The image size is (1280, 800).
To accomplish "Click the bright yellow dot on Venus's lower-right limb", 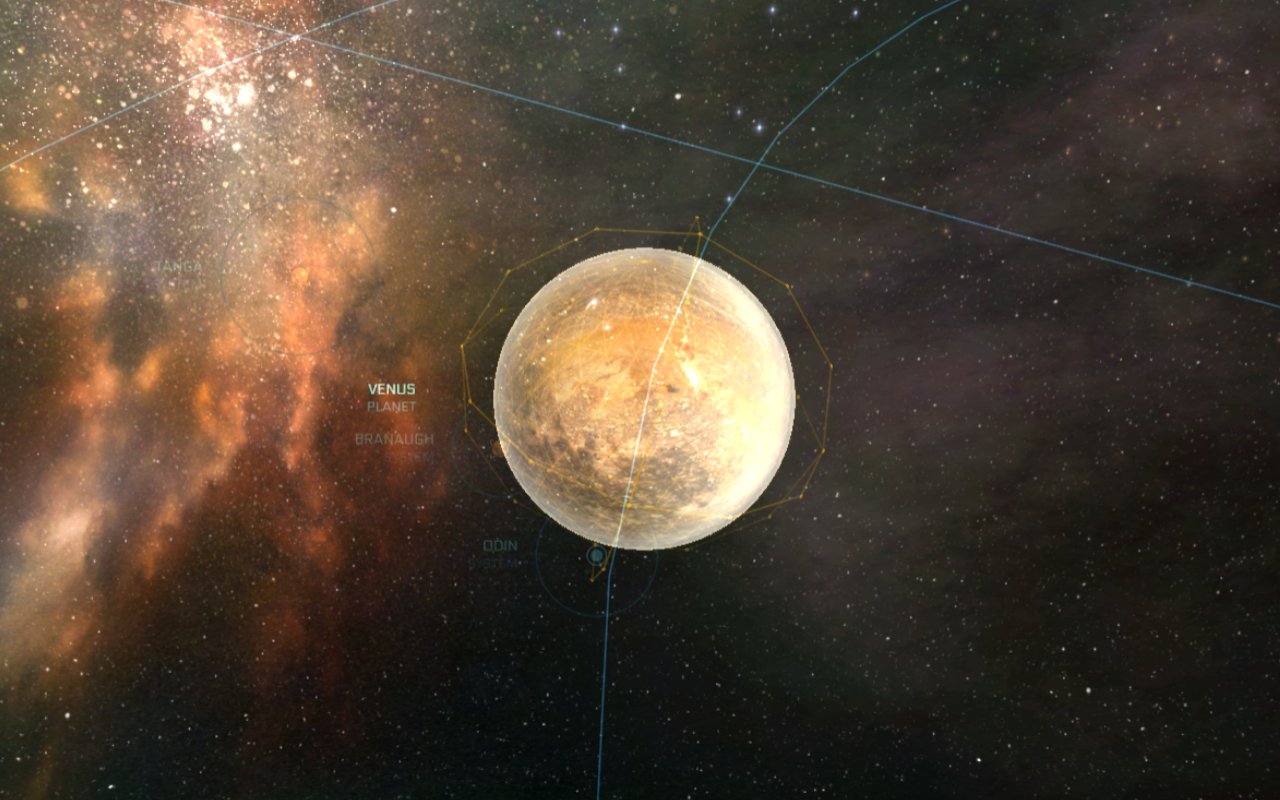I will pyautogui.click(x=731, y=515).
